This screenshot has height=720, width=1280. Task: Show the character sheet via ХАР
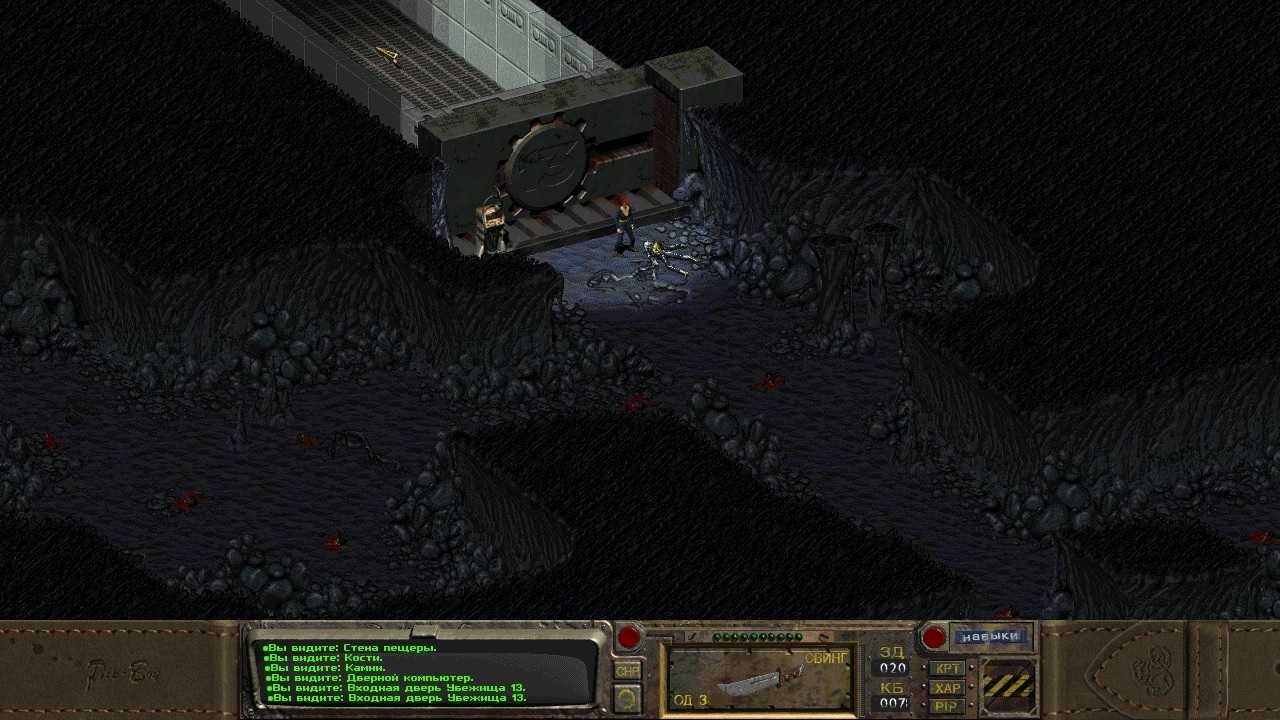click(947, 687)
